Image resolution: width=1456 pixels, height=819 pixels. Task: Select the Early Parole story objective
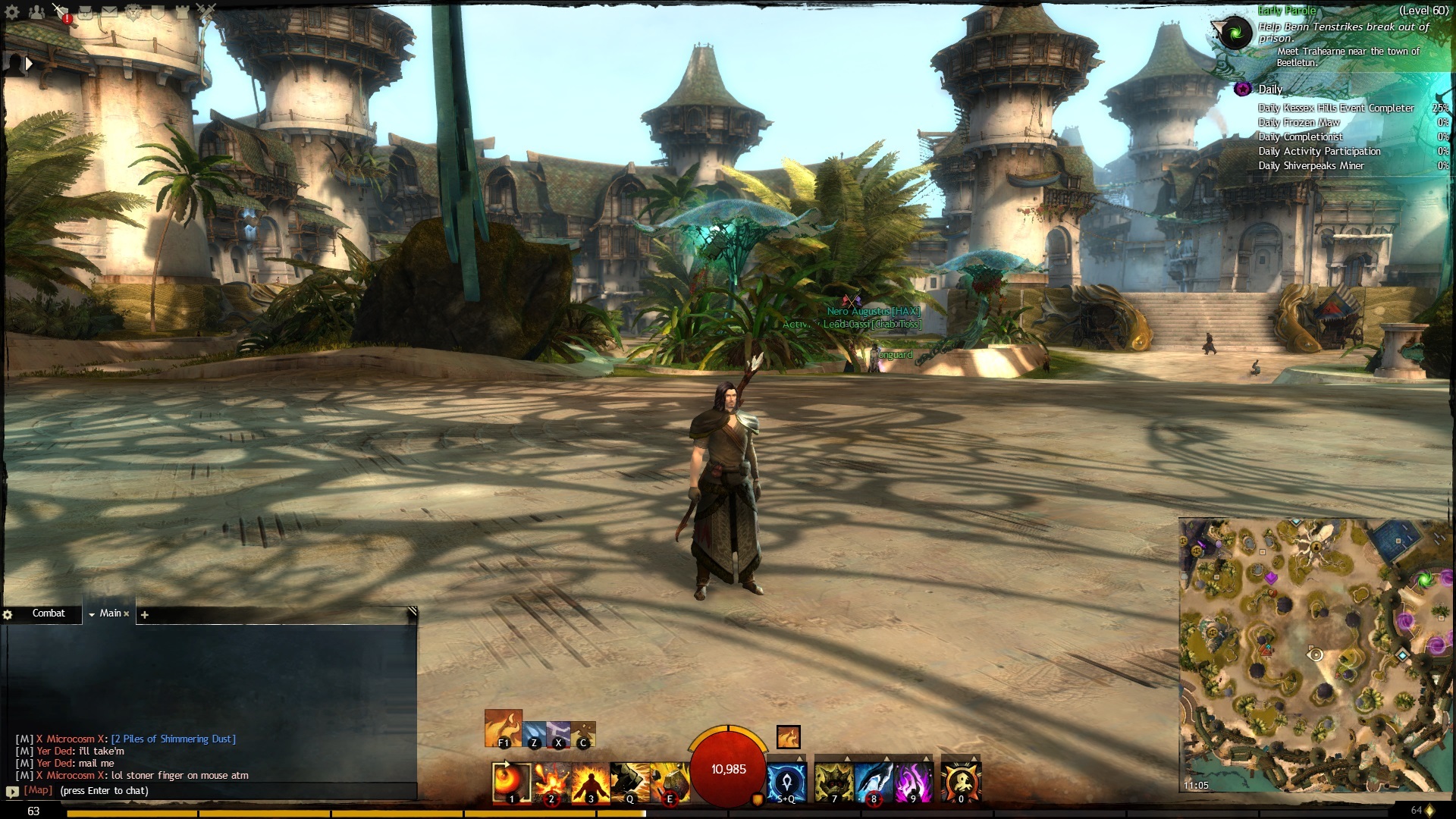[x=1288, y=11]
